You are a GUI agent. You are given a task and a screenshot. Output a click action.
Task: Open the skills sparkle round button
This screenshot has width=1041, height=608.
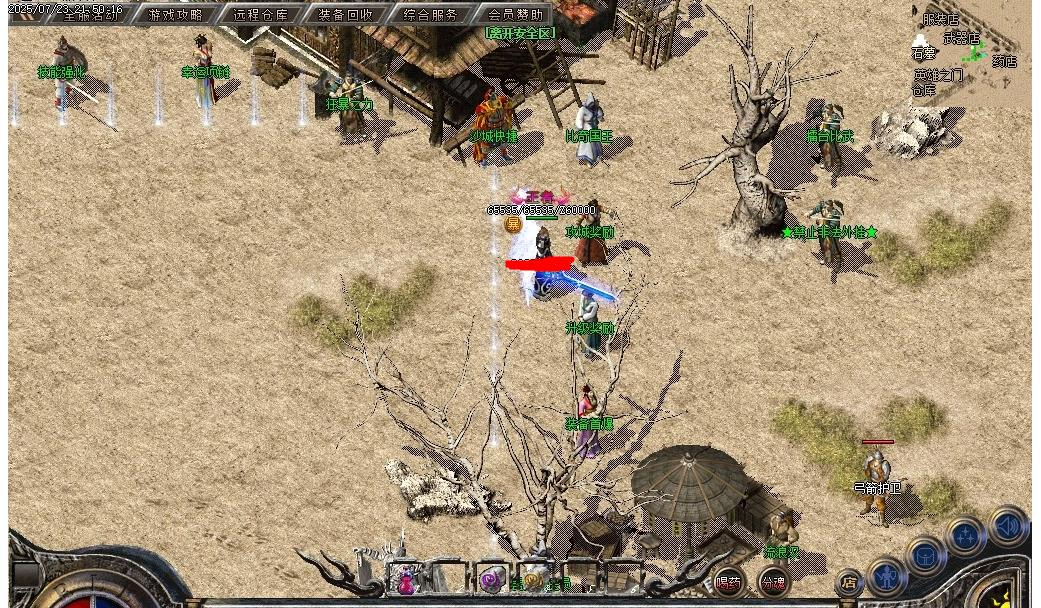(x=966, y=536)
